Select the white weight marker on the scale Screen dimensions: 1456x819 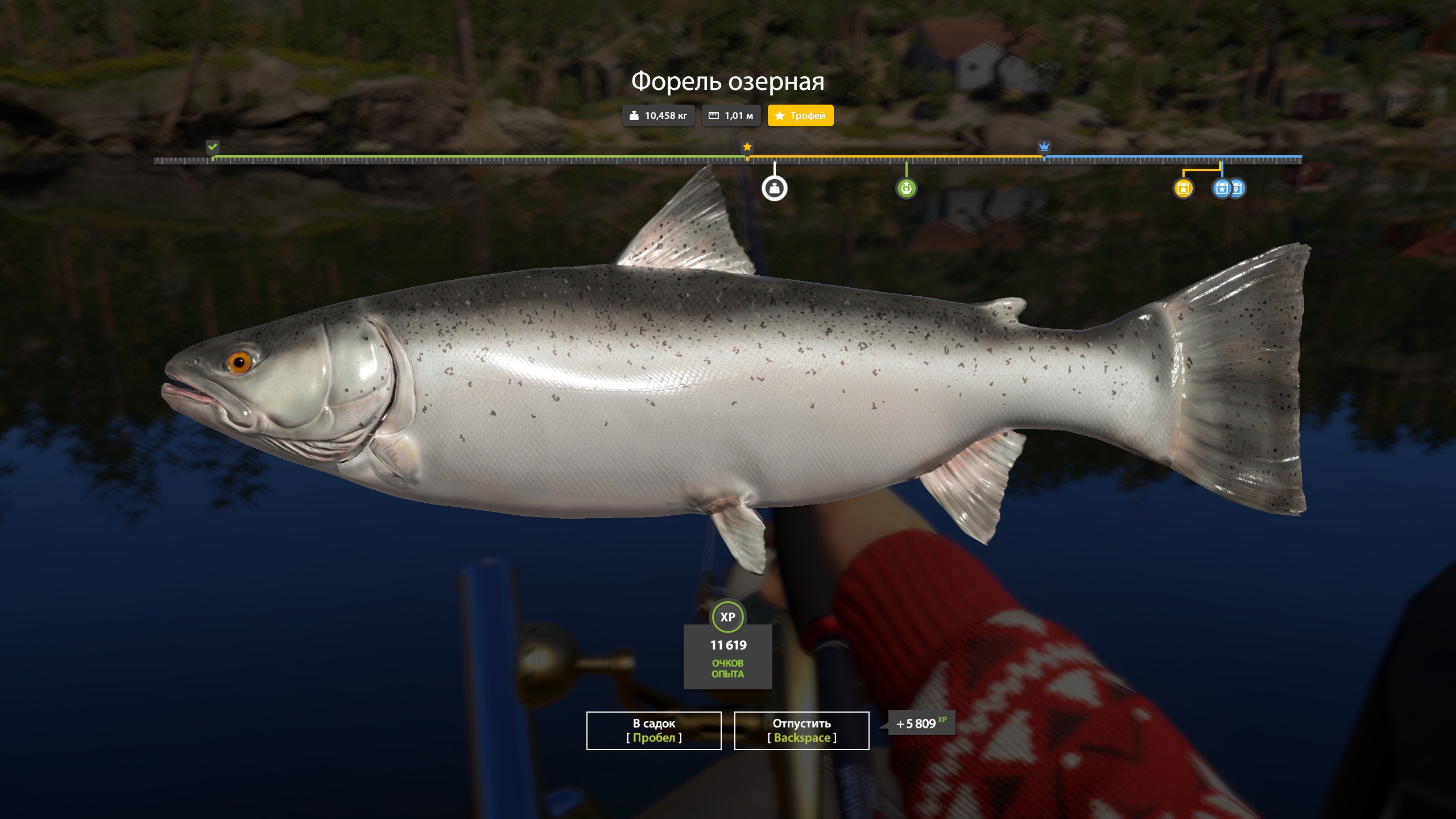pyautogui.click(x=774, y=189)
